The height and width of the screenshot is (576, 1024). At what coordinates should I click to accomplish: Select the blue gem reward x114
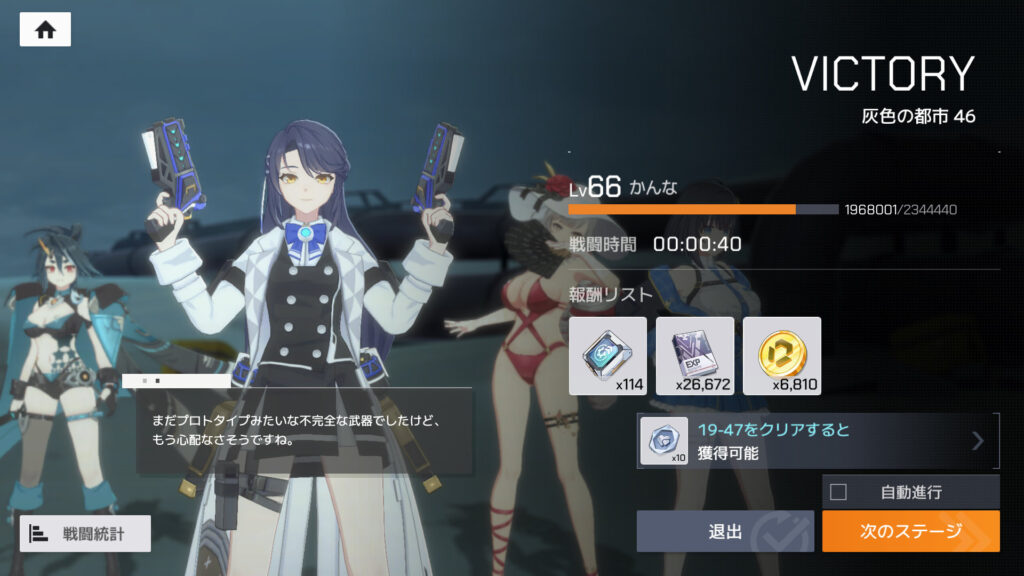click(x=607, y=355)
